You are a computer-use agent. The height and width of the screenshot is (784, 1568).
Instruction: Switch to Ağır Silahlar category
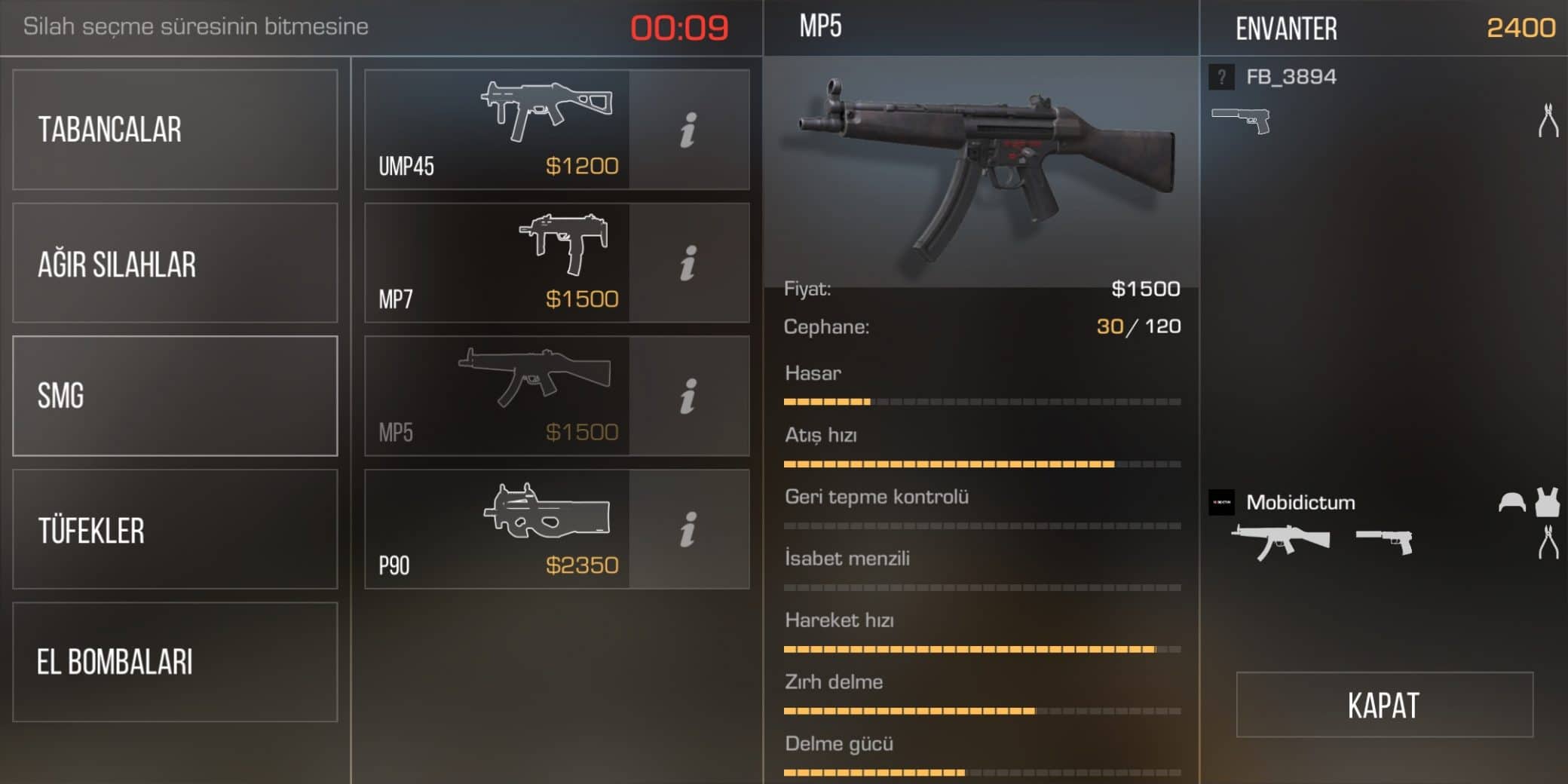click(x=175, y=263)
